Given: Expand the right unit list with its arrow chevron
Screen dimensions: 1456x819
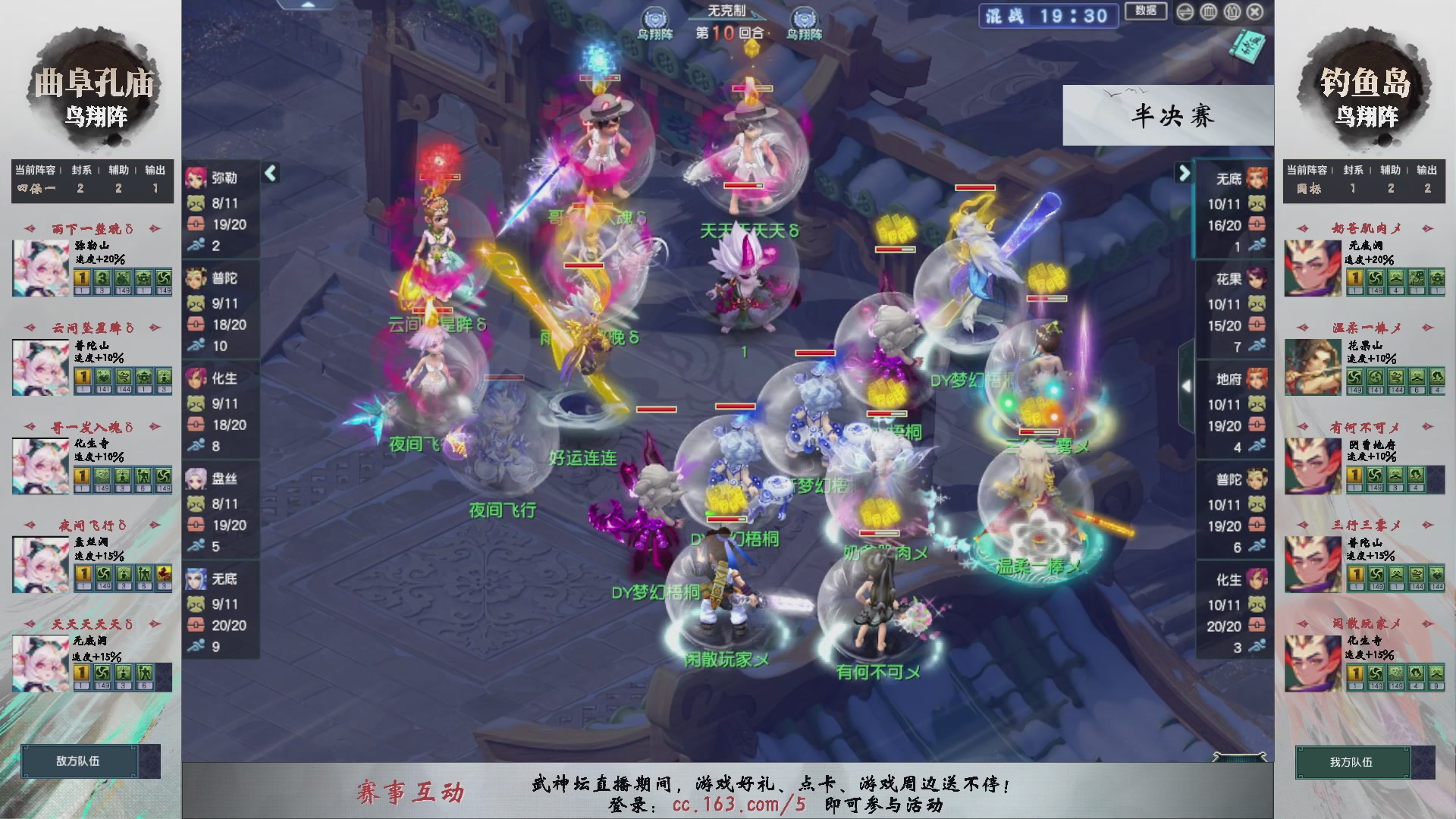Looking at the screenshot, I should (1184, 173).
